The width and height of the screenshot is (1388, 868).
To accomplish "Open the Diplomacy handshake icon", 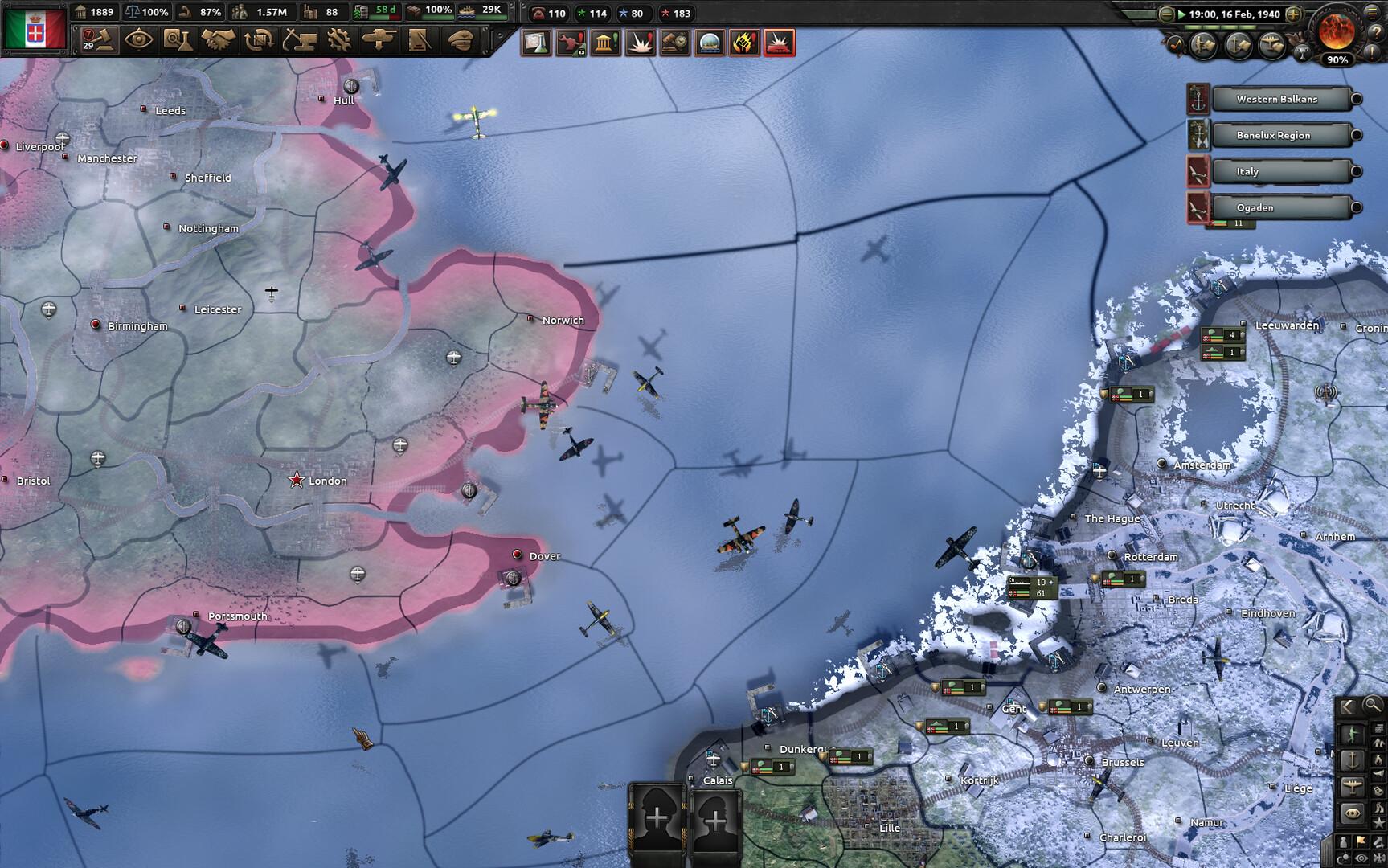I will pos(217,40).
